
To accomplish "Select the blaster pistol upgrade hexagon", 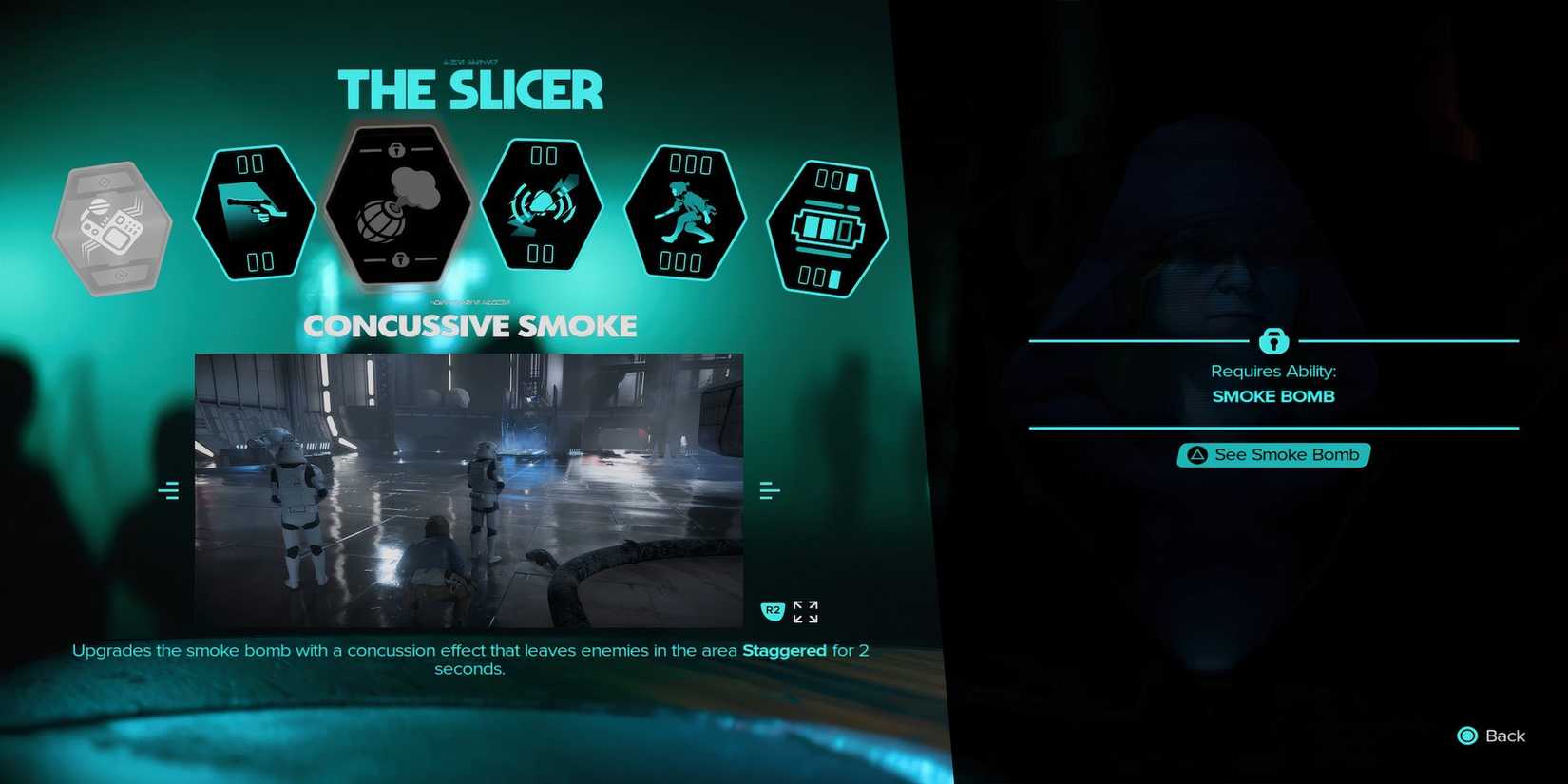I will [253, 211].
